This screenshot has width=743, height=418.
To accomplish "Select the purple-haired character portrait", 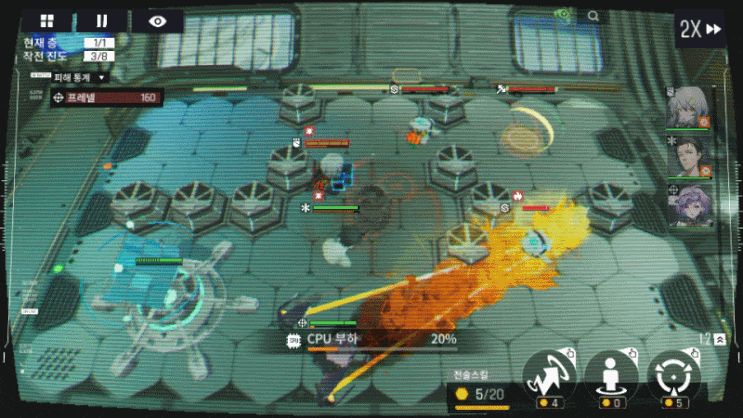I will [688, 207].
